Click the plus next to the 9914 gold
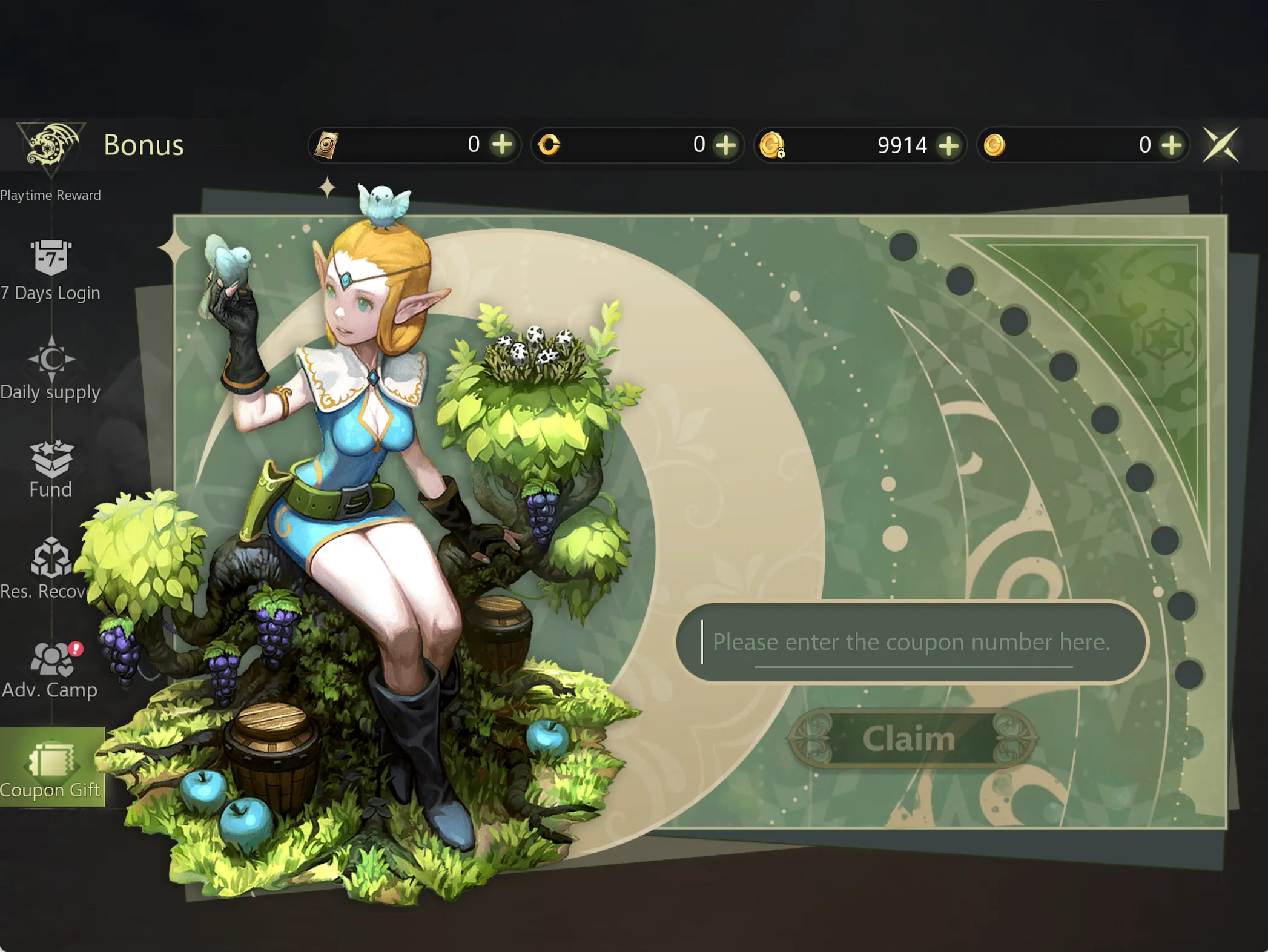This screenshot has height=952, width=1268. click(x=949, y=145)
